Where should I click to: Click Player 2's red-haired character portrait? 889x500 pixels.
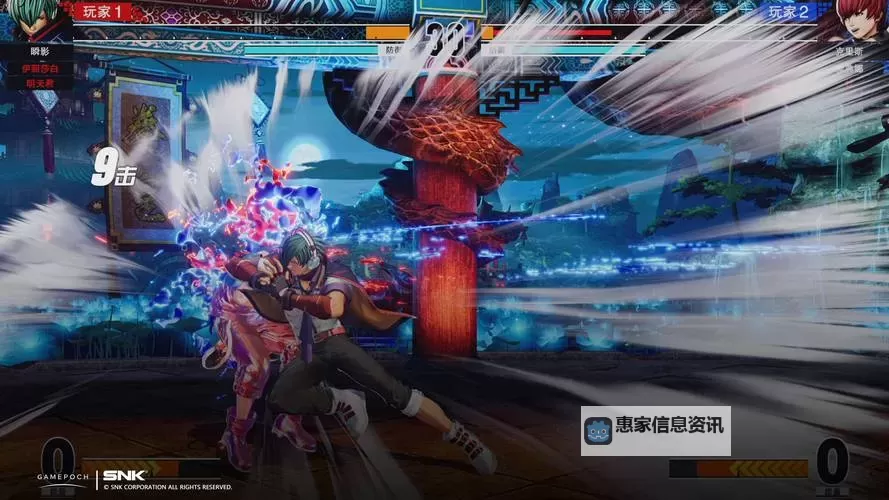click(x=862, y=20)
